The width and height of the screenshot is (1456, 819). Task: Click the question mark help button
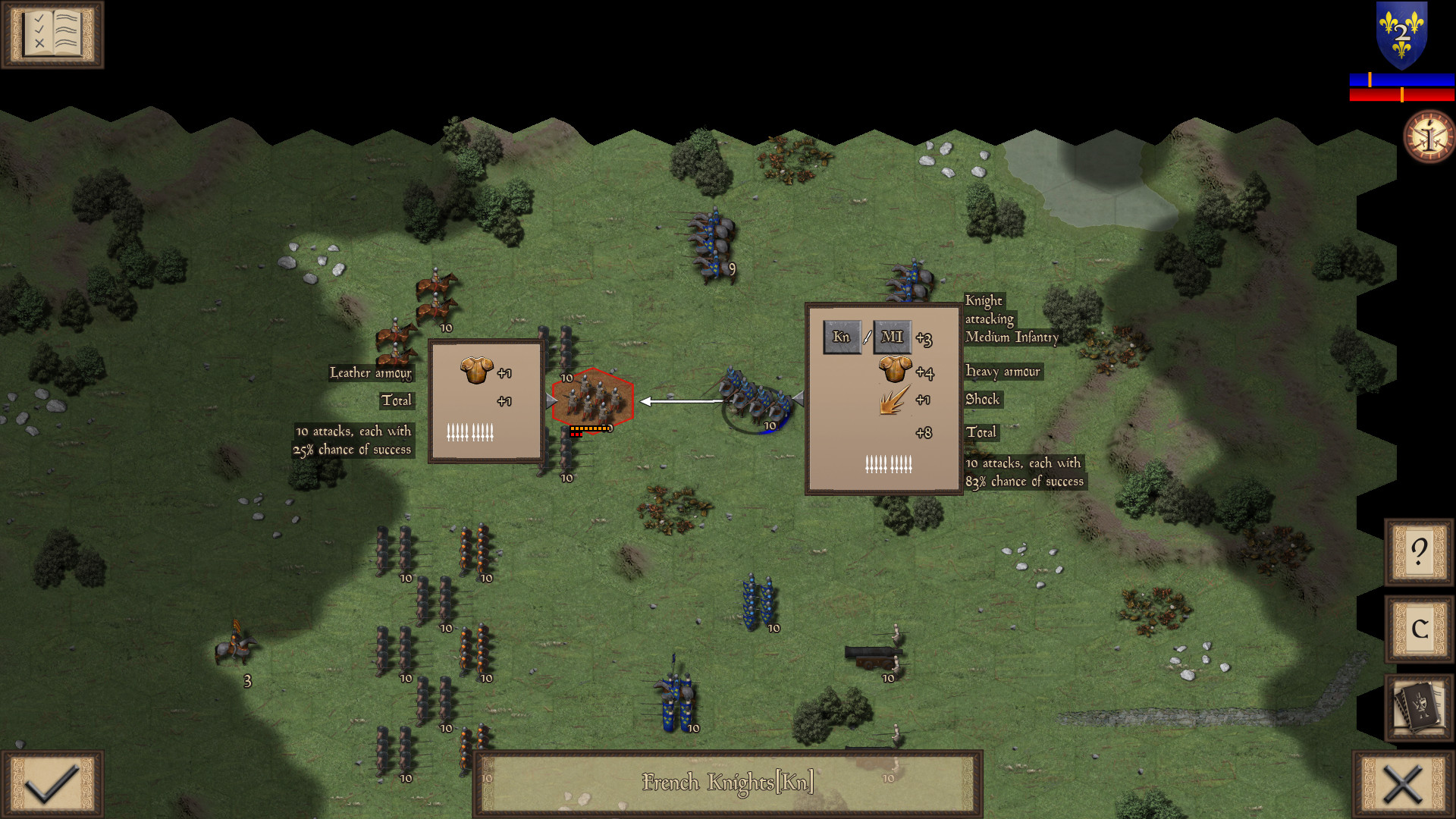point(1418,554)
